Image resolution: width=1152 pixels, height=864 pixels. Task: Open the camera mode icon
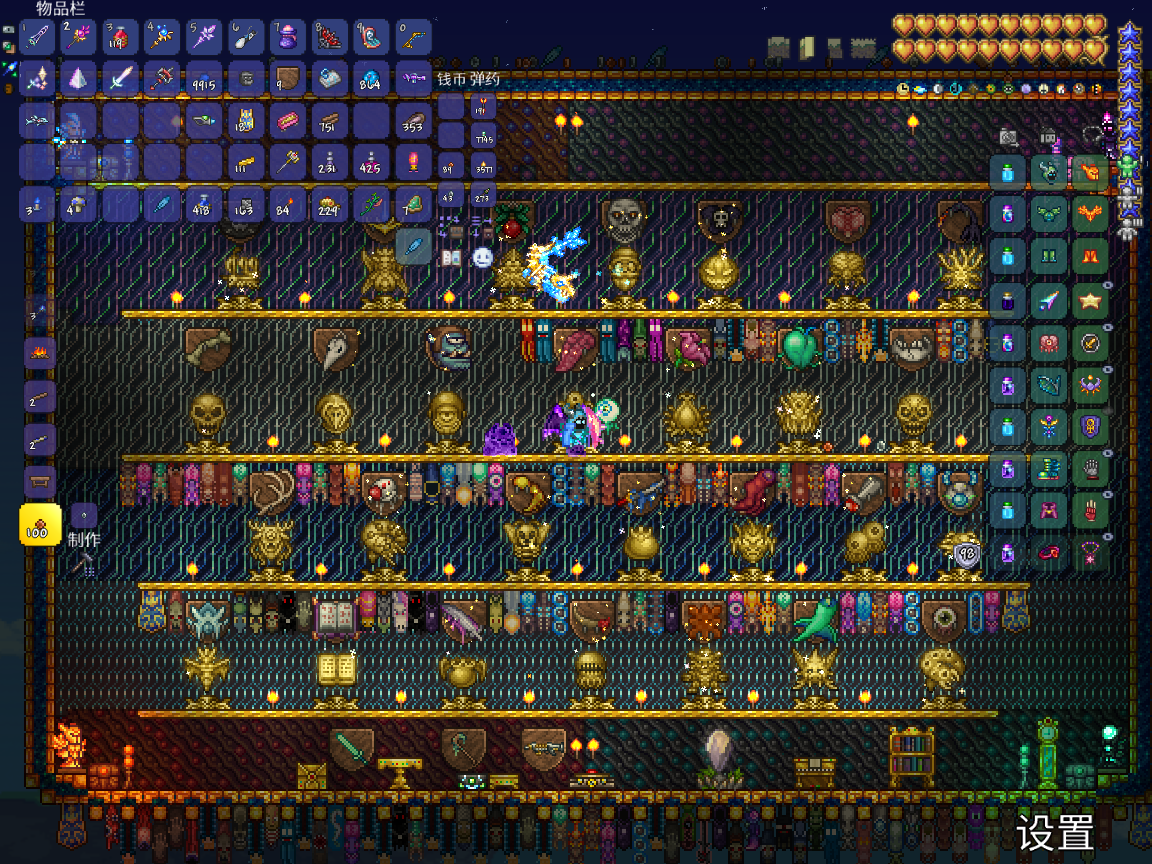(x=1008, y=138)
